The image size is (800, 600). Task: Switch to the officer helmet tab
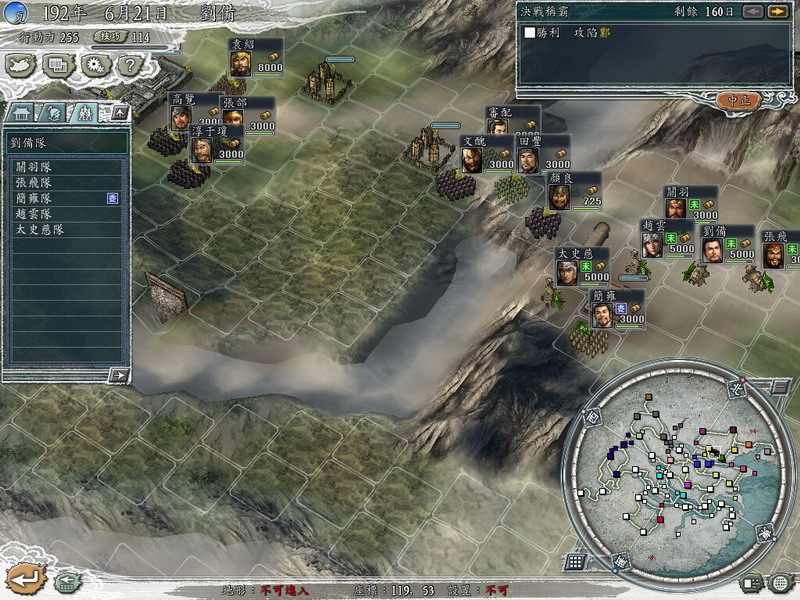(x=55, y=113)
